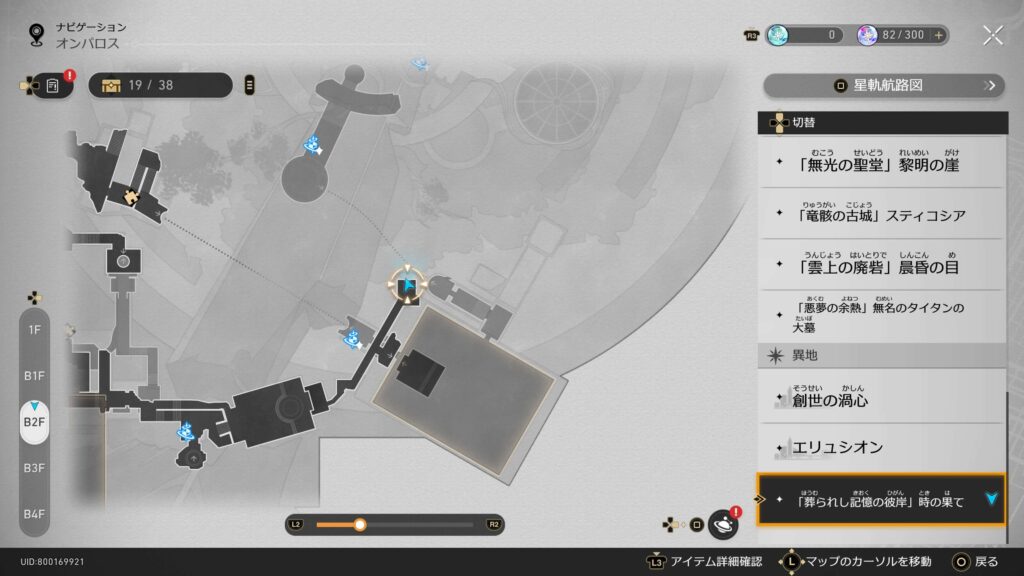Open the planet icon with red alert
The image size is (1024, 576).
point(722,524)
